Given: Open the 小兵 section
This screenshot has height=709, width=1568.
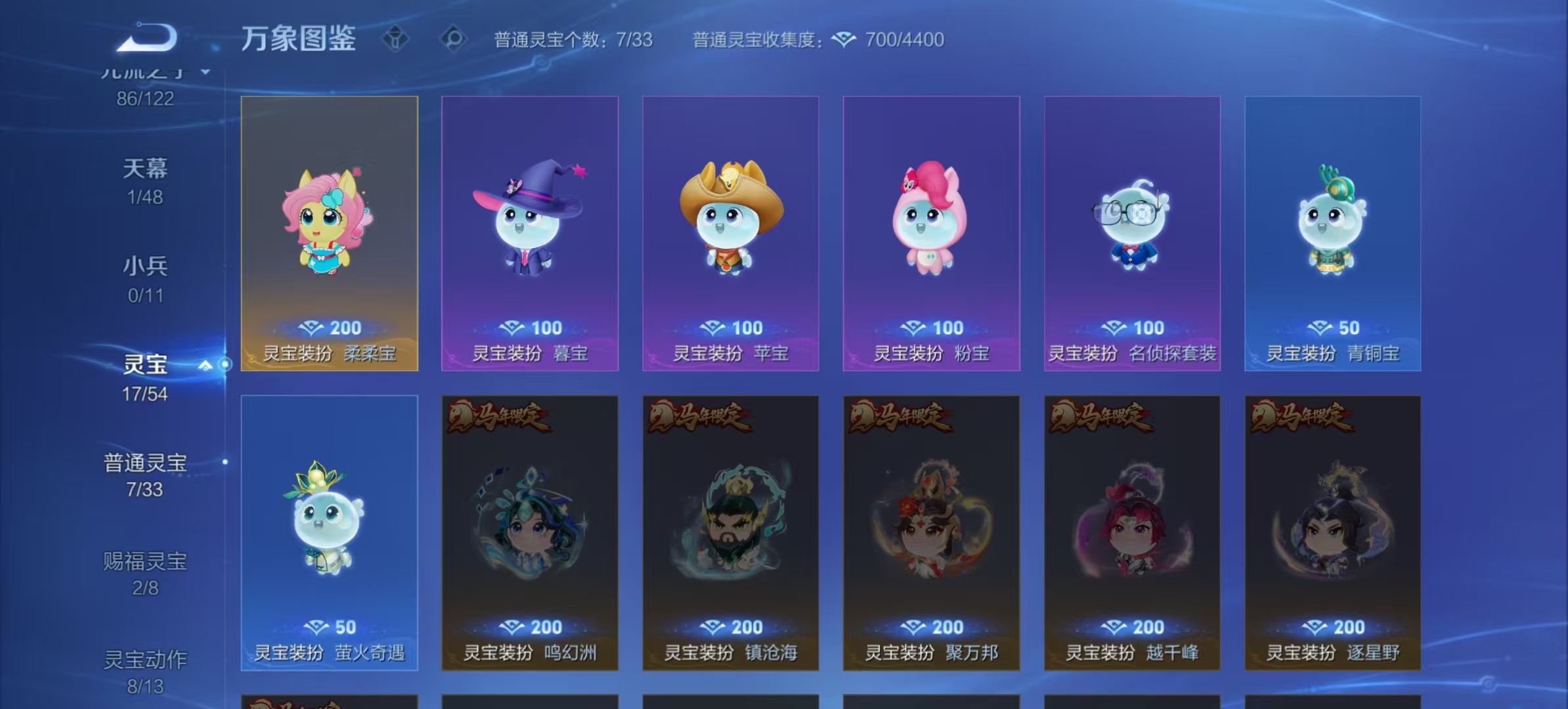Looking at the screenshot, I should [x=146, y=266].
